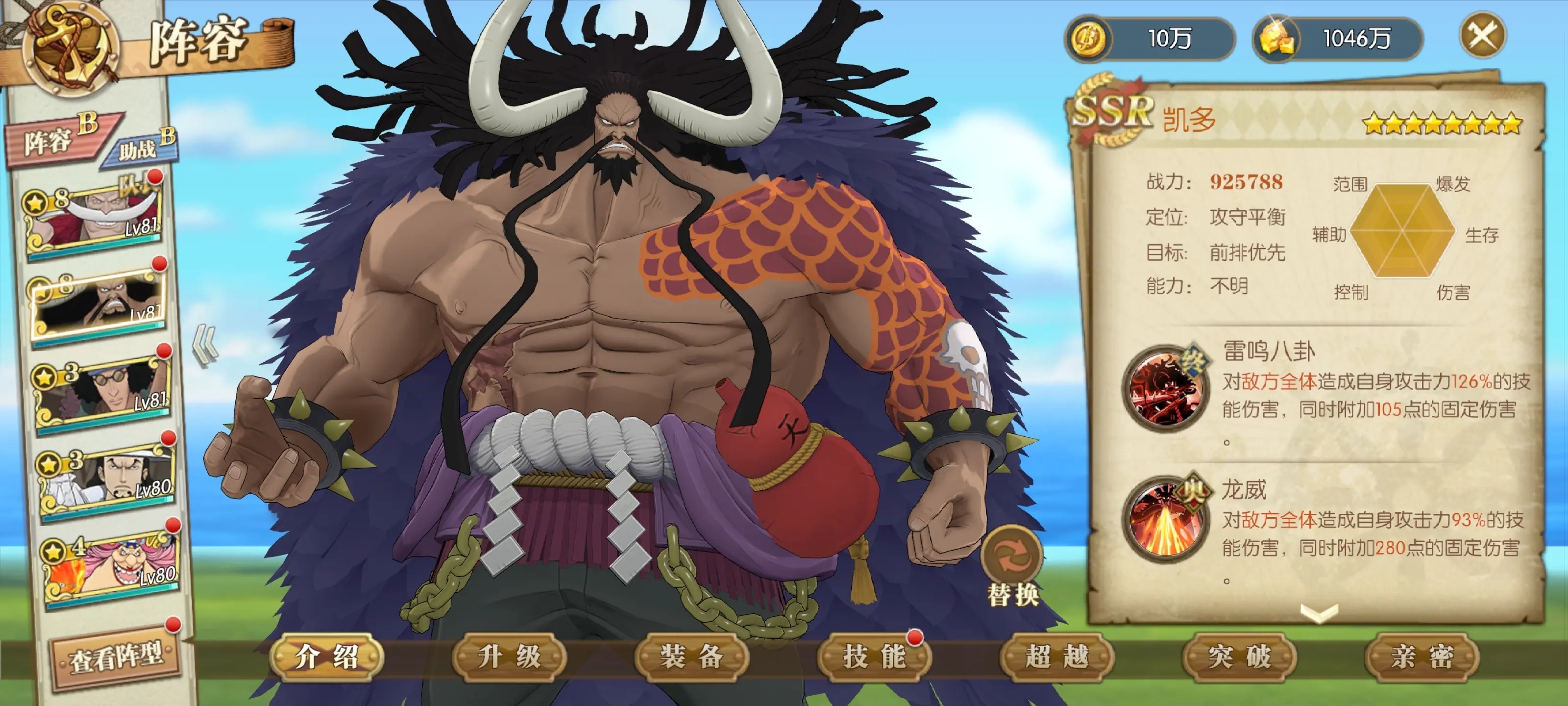
Task: Open the 技能 skills tab
Action: pos(875,656)
